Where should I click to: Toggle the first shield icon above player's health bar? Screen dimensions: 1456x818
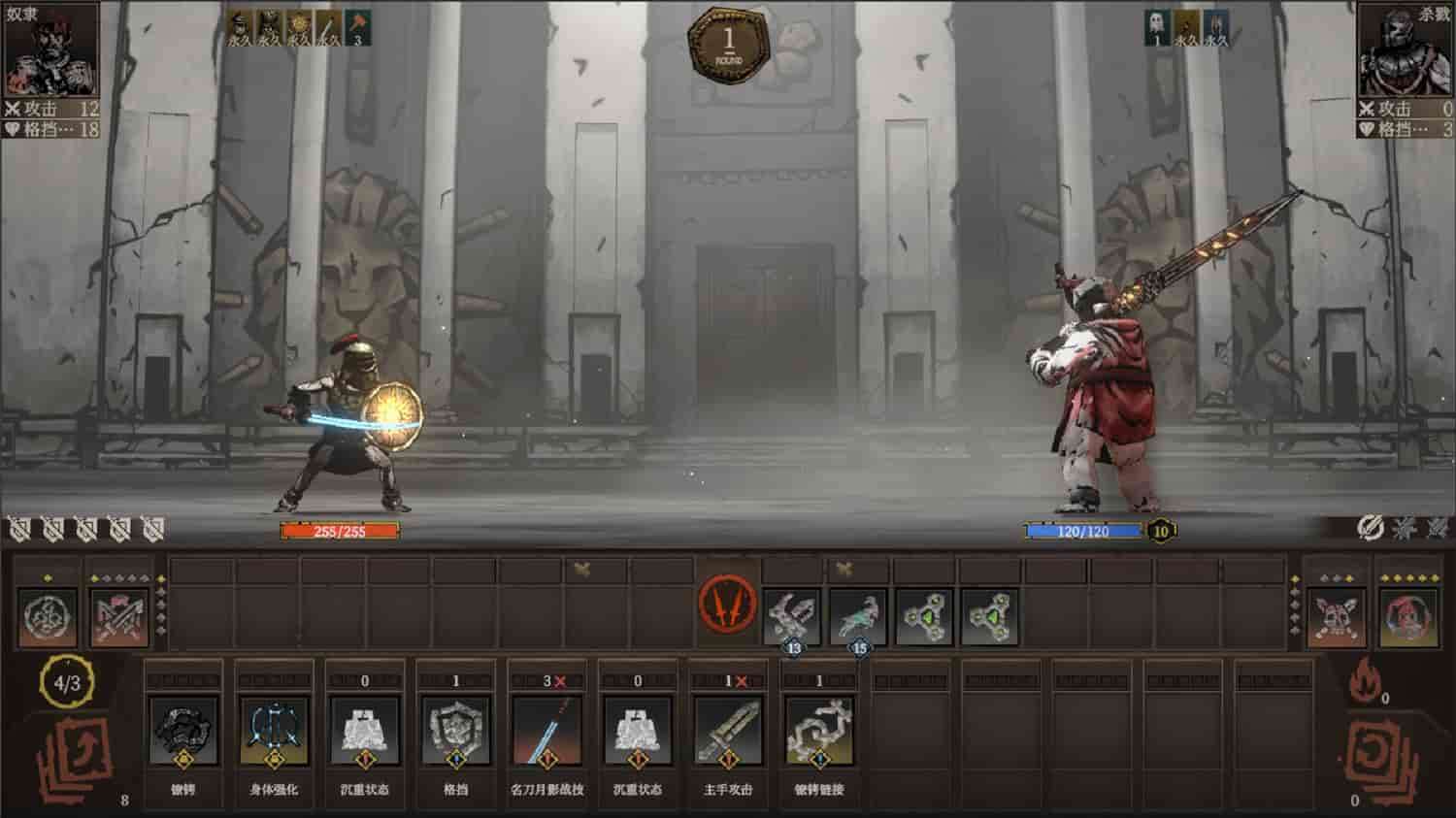click(x=17, y=528)
